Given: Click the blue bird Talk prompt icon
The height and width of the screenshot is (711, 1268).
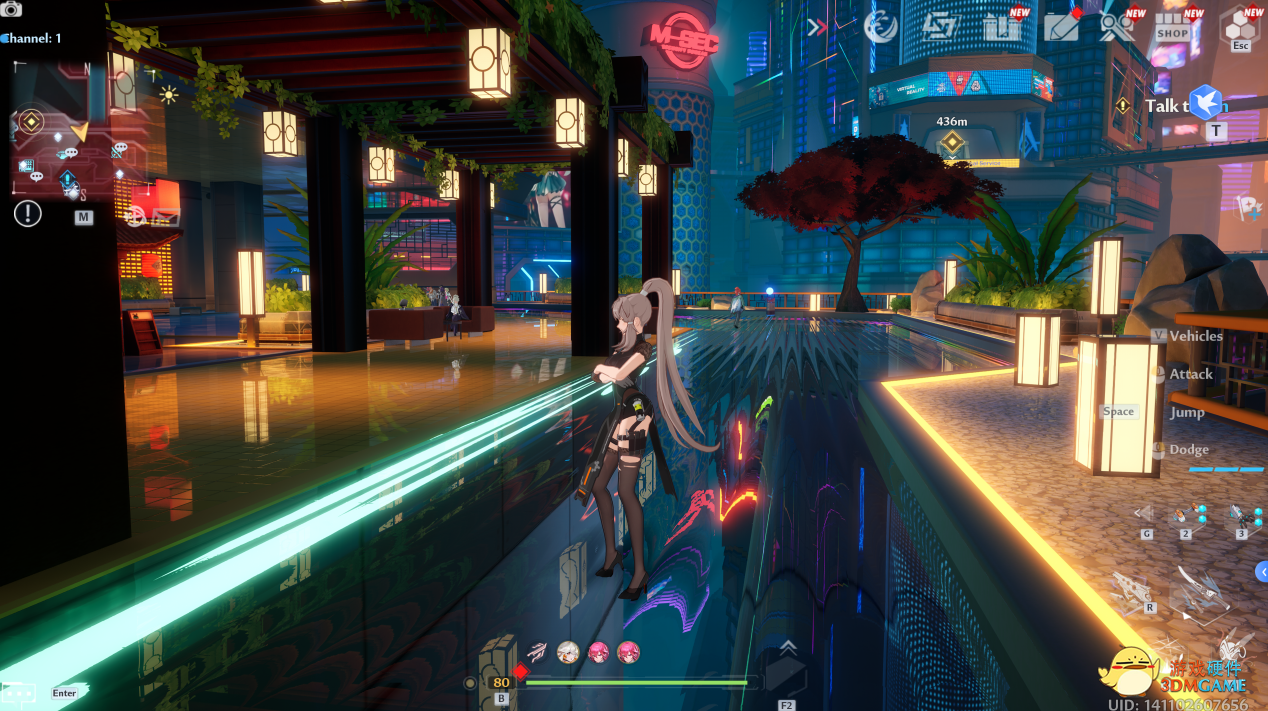Looking at the screenshot, I should point(1205,102).
